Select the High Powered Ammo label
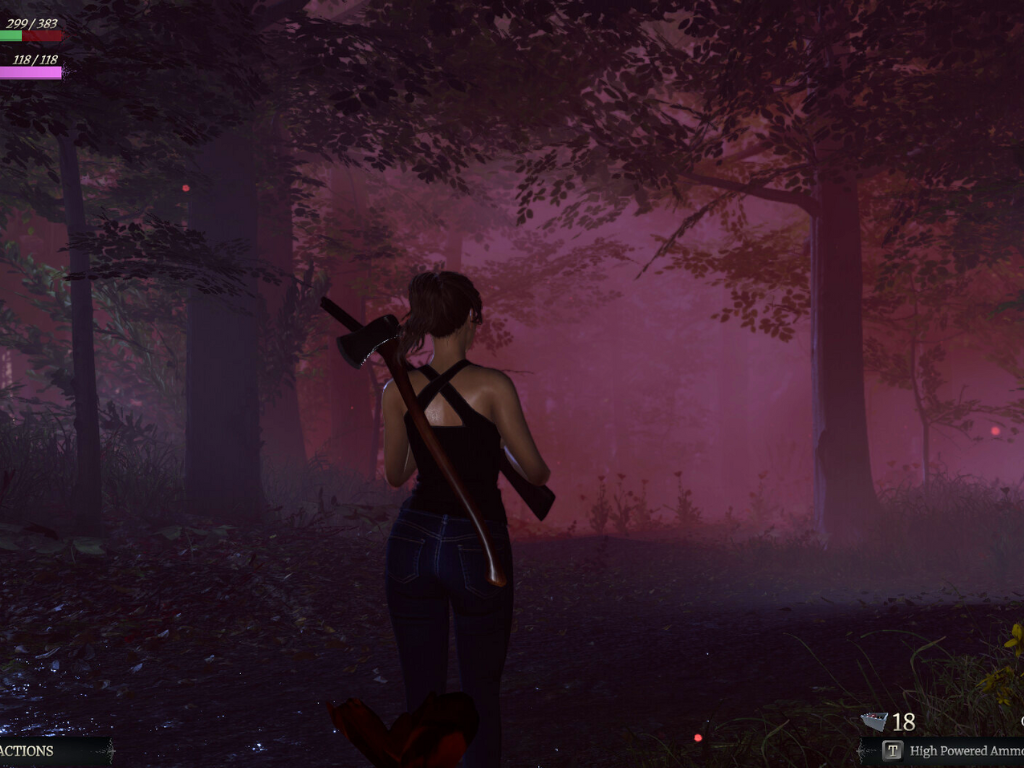This screenshot has width=1024, height=768. tap(965, 751)
